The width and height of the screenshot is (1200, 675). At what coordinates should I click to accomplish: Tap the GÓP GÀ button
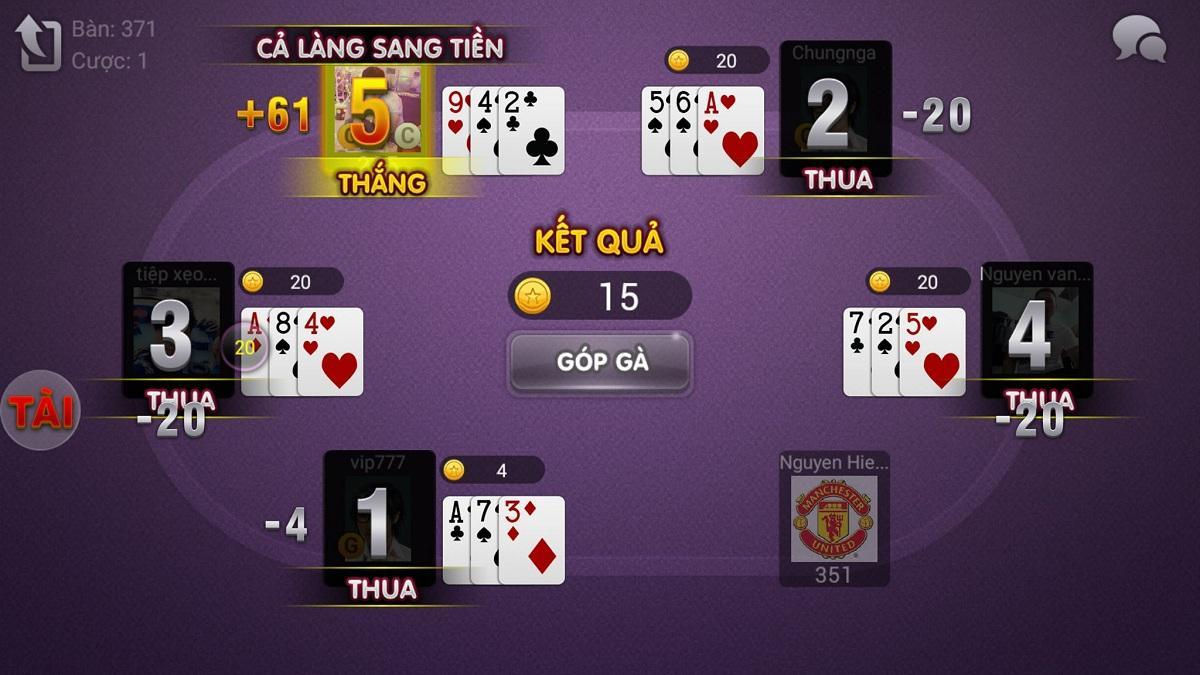coord(600,361)
